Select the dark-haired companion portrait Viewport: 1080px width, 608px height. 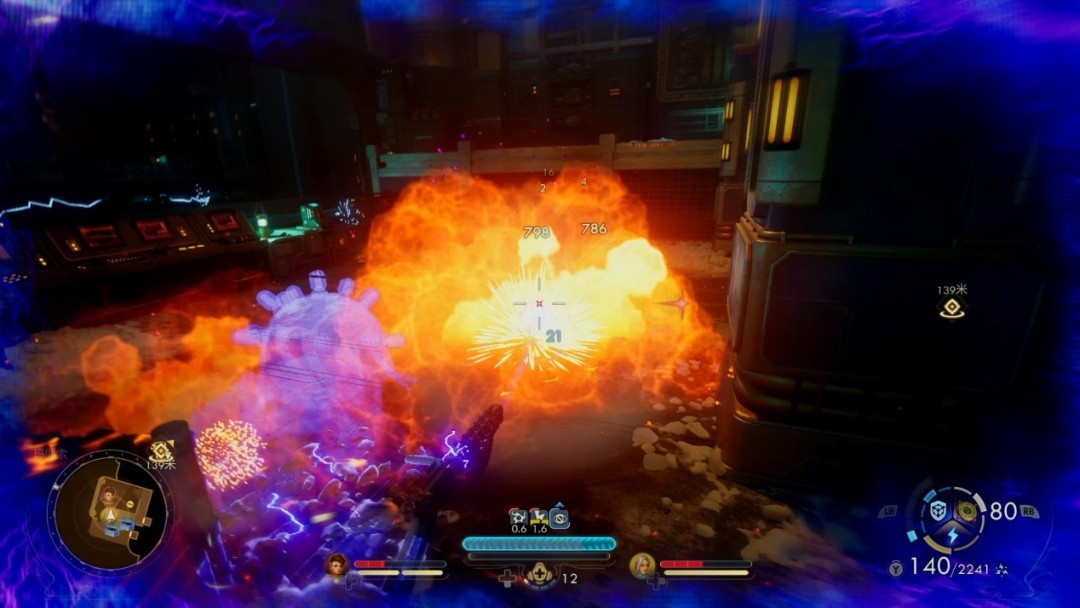[337, 566]
